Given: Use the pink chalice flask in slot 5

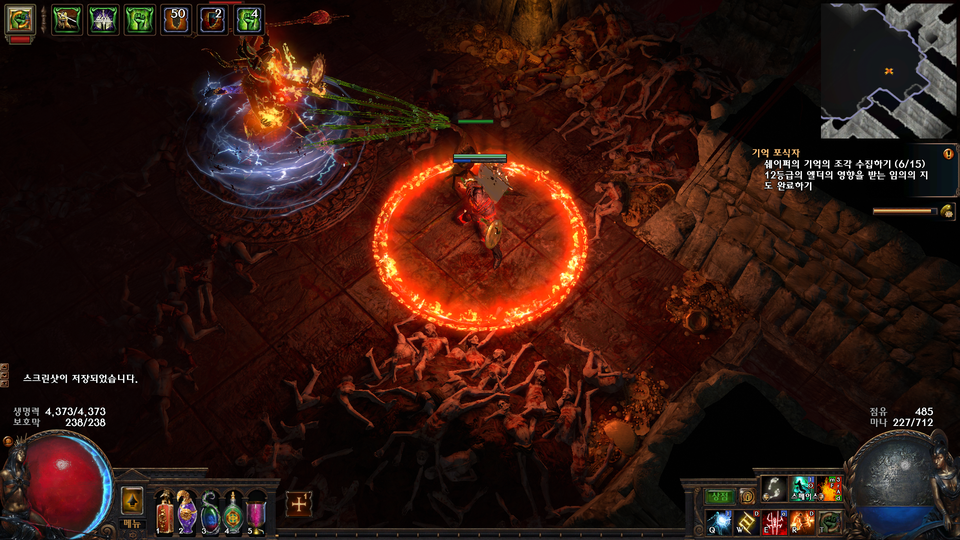Looking at the screenshot, I should (x=256, y=512).
